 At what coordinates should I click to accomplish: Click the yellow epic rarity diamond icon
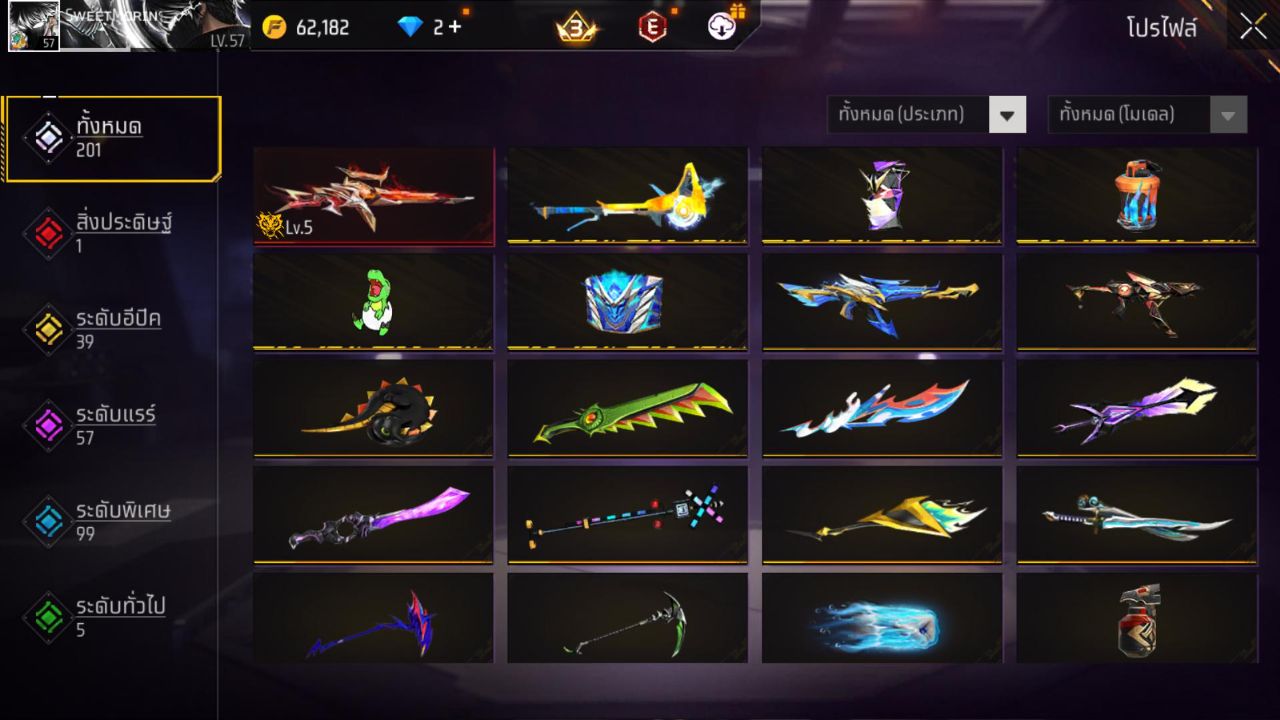point(47,329)
